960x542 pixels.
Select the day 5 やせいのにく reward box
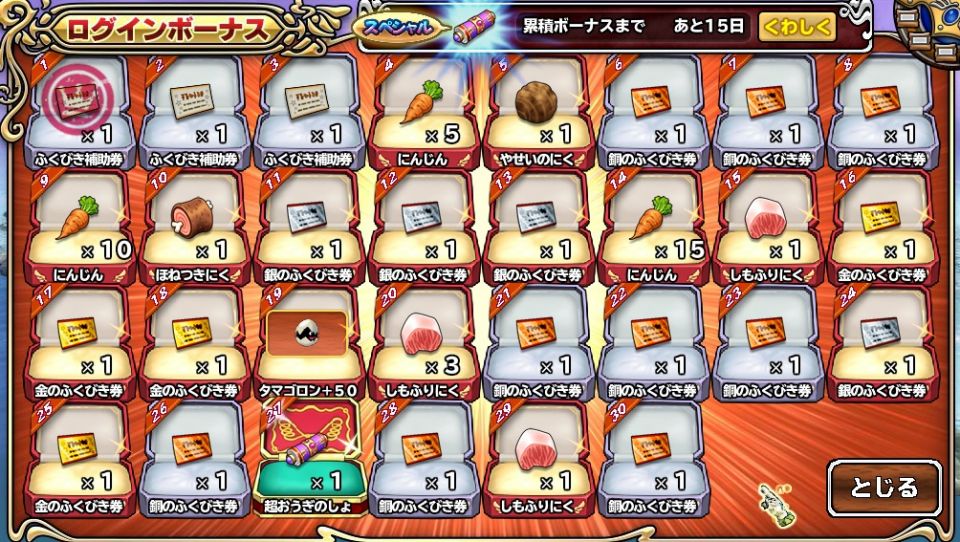(539, 112)
